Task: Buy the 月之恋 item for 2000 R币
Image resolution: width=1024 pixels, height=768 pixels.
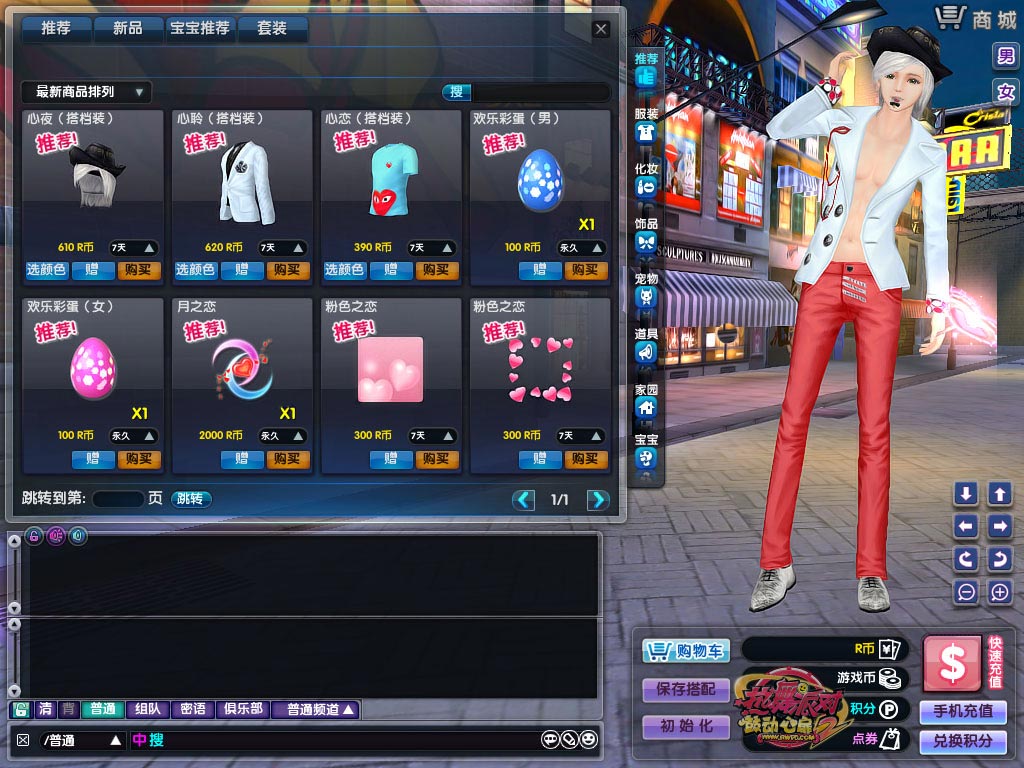Action: coord(287,459)
